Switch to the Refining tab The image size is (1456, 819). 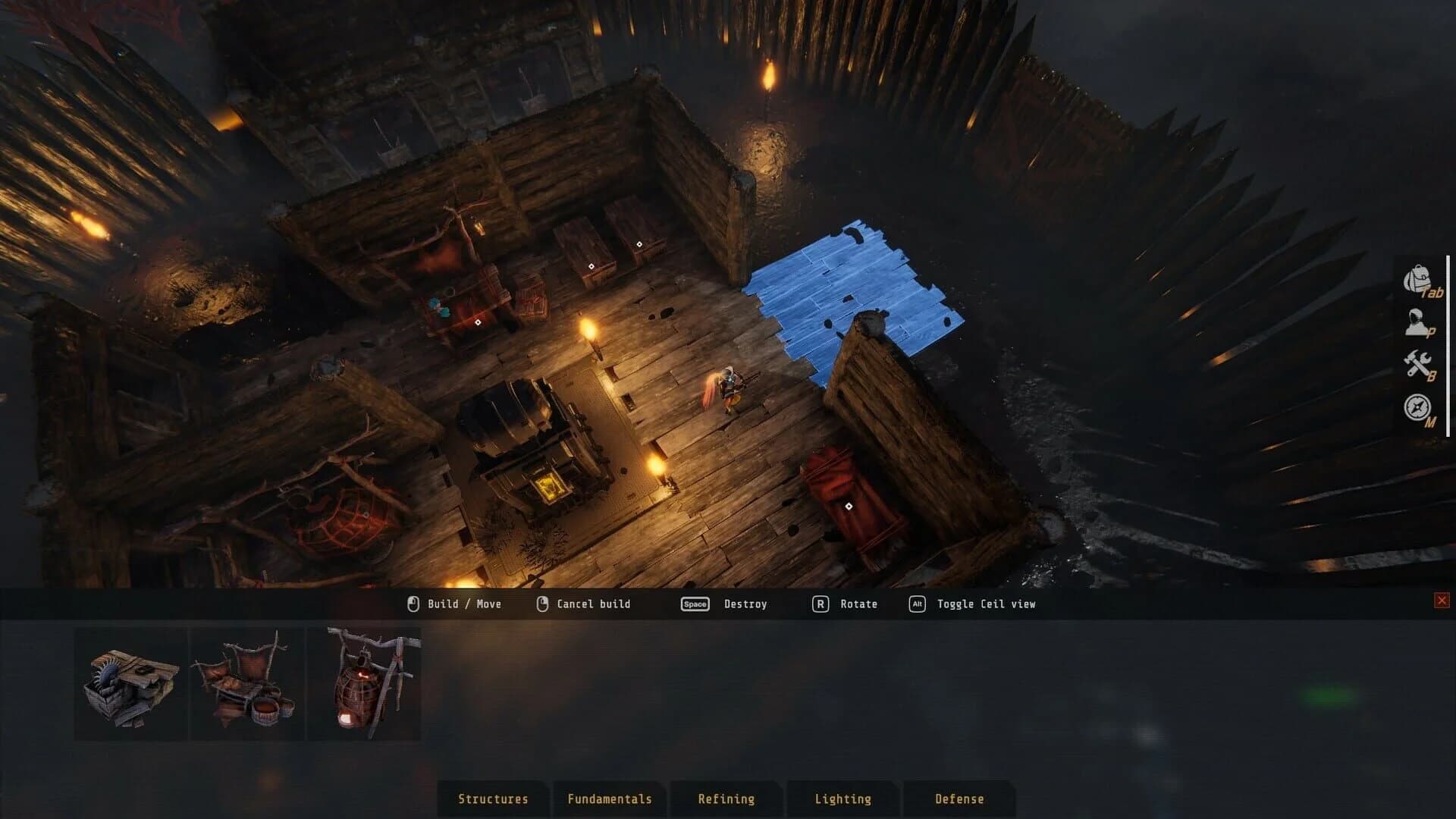pos(726,799)
